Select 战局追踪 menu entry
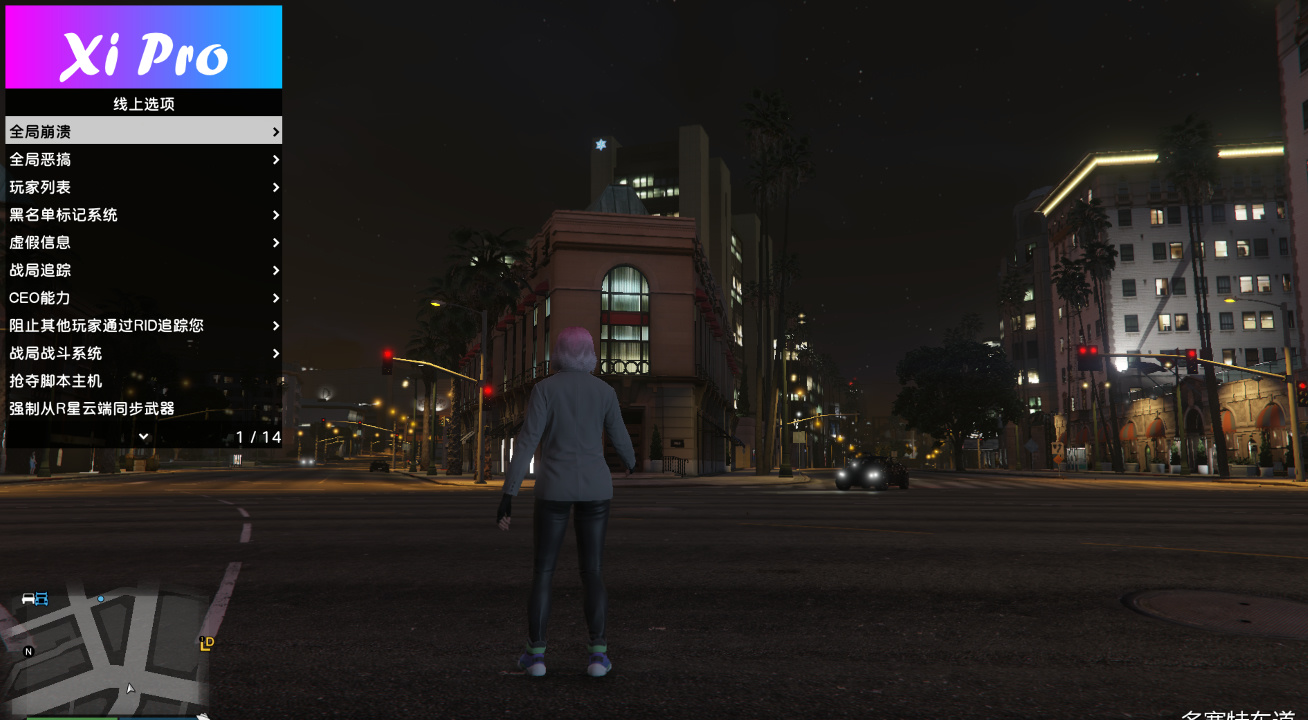 pos(143,270)
